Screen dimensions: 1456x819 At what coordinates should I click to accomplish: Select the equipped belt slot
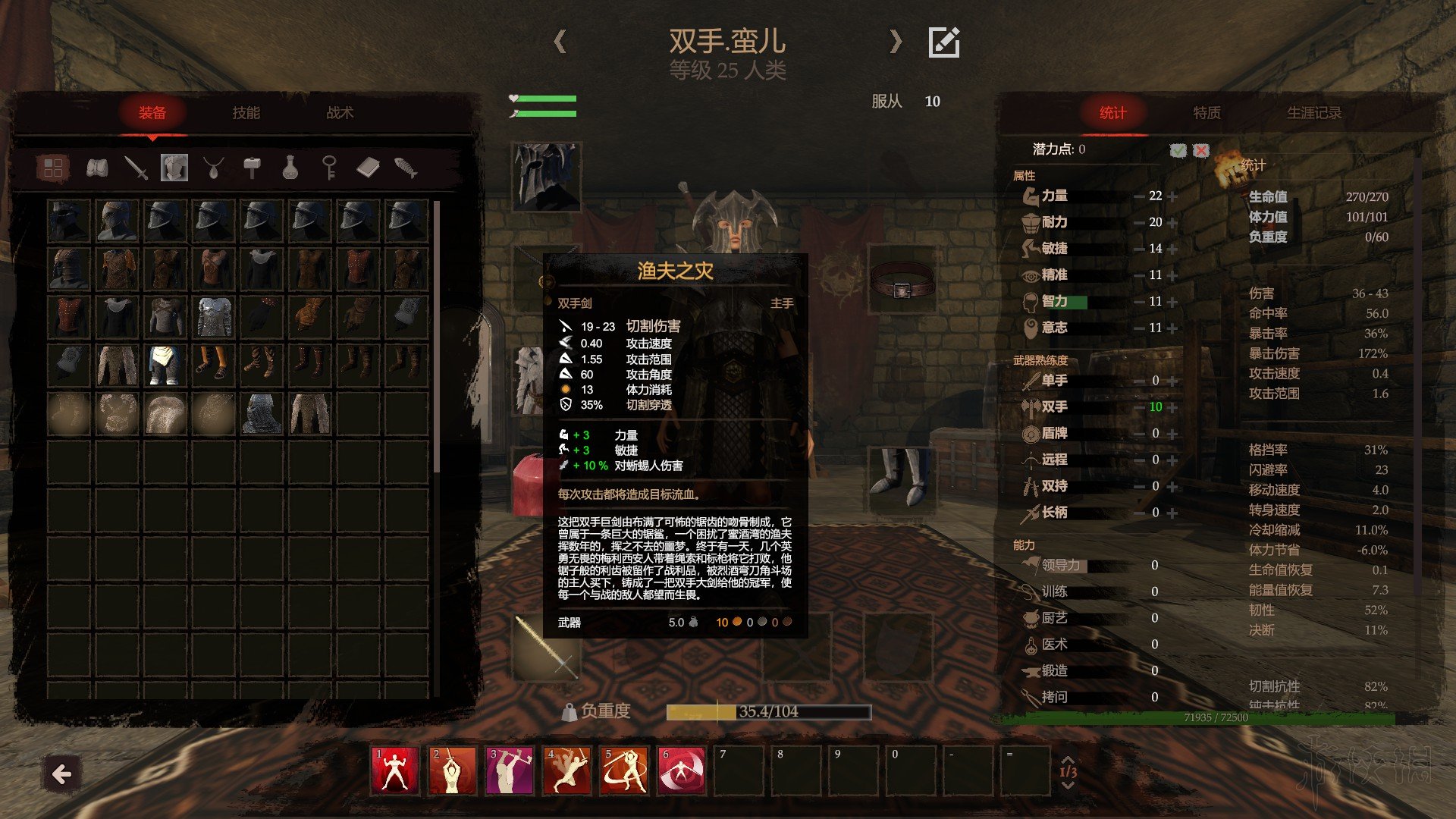902,279
